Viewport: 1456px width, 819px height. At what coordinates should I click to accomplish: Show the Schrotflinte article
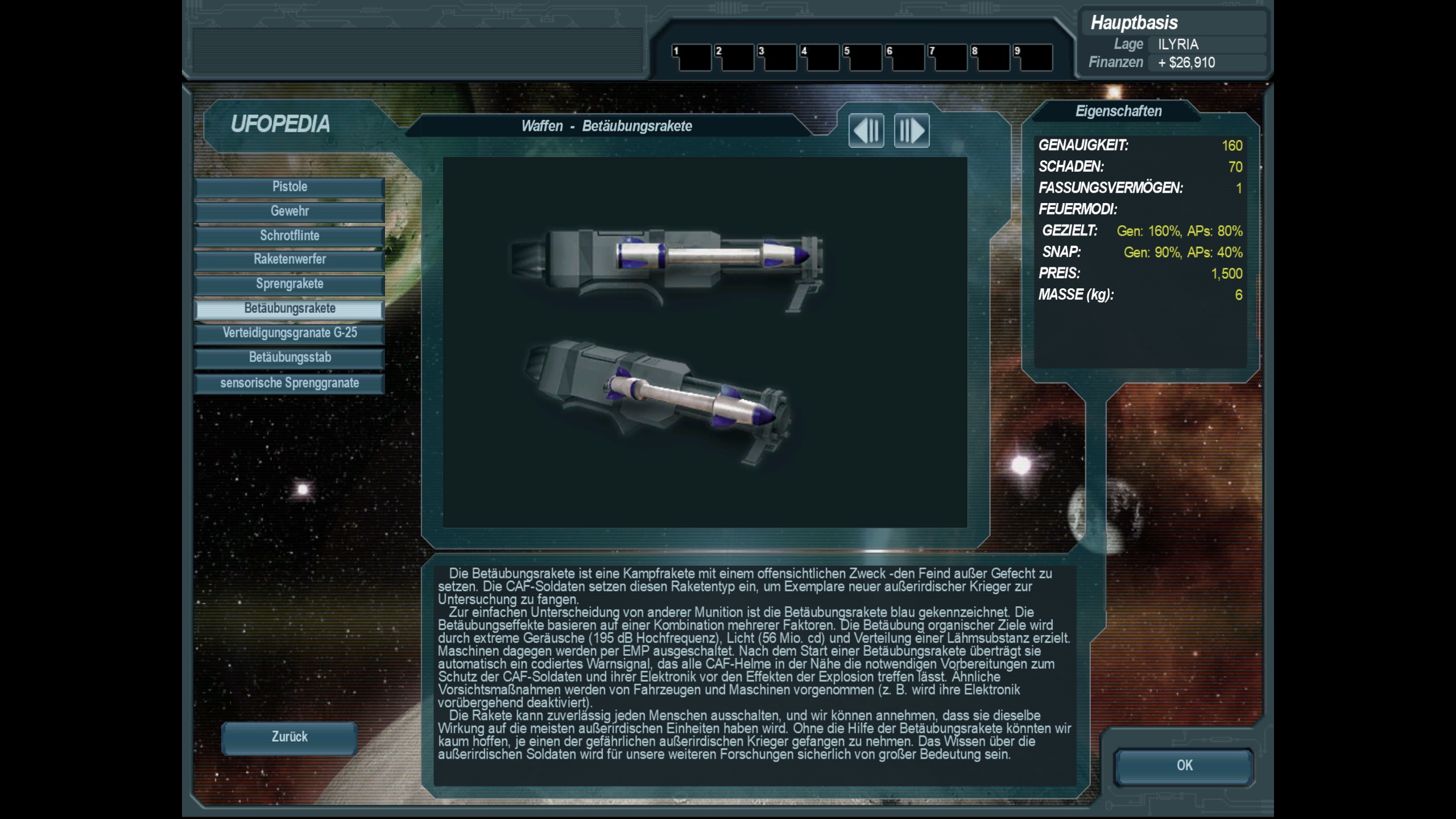(289, 236)
